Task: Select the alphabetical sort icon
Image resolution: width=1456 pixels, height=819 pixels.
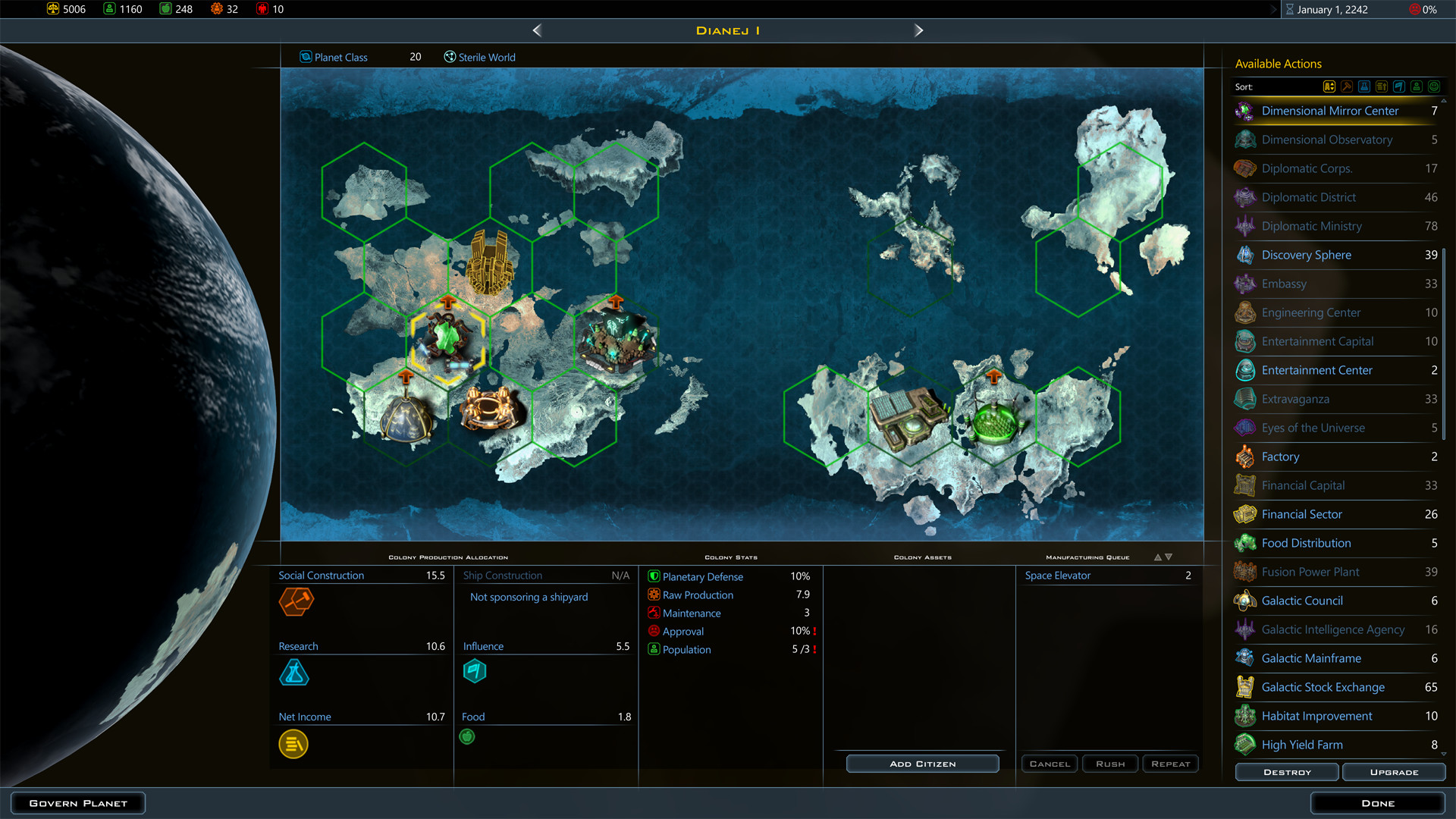Action: (1329, 86)
